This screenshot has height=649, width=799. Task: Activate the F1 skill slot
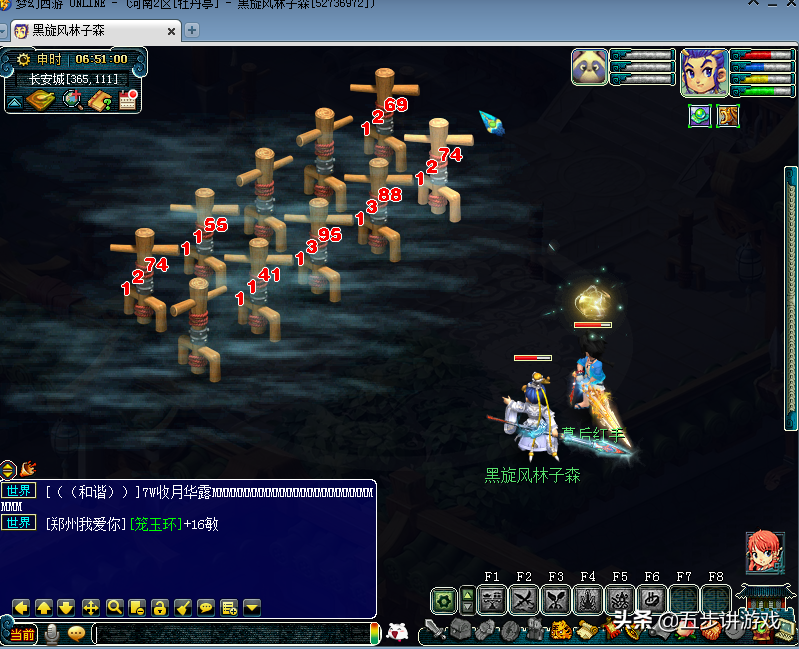coord(492,600)
